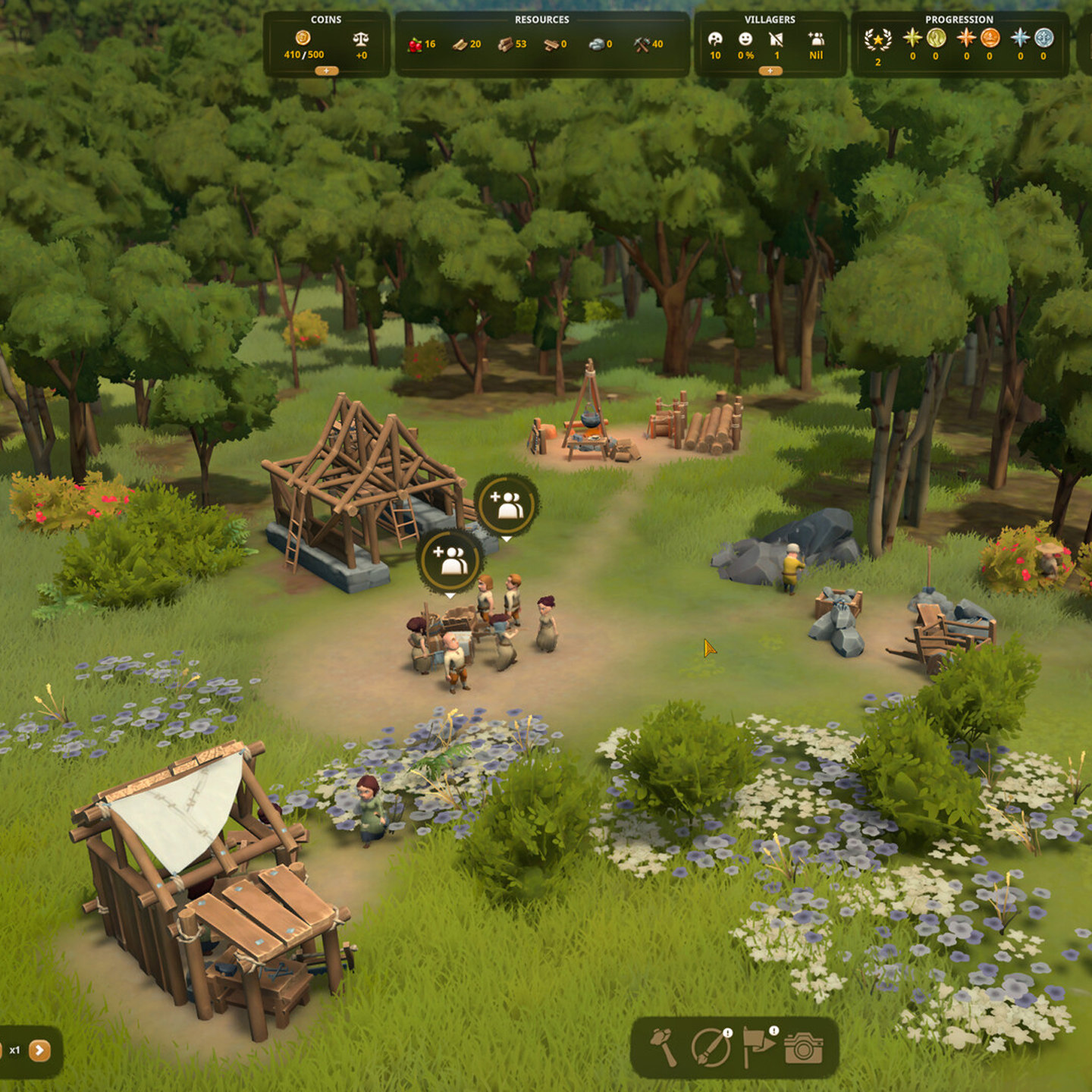The height and width of the screenshot is (1092, 1092).
Task: Click the add-villagers marker beside the house frame
Action: [x=507, y=506]
